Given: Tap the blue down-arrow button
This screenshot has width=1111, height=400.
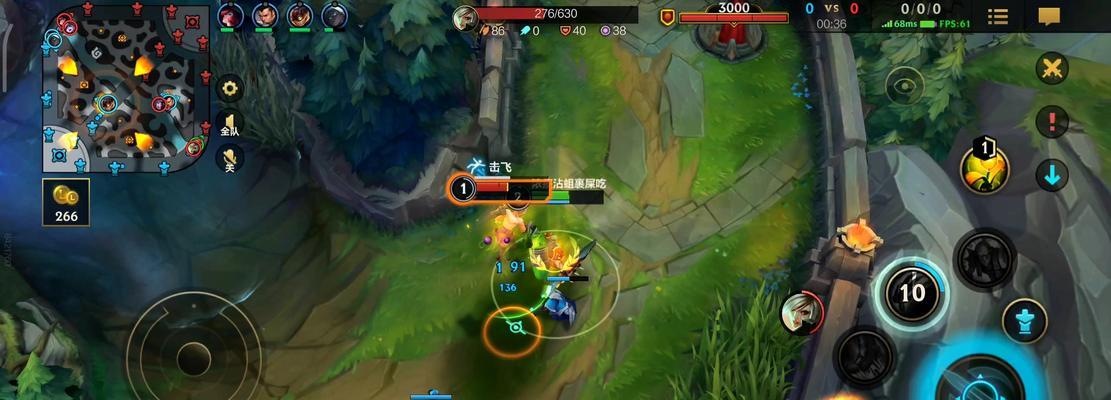Looking at the screenshot, I should [1051, 175].
